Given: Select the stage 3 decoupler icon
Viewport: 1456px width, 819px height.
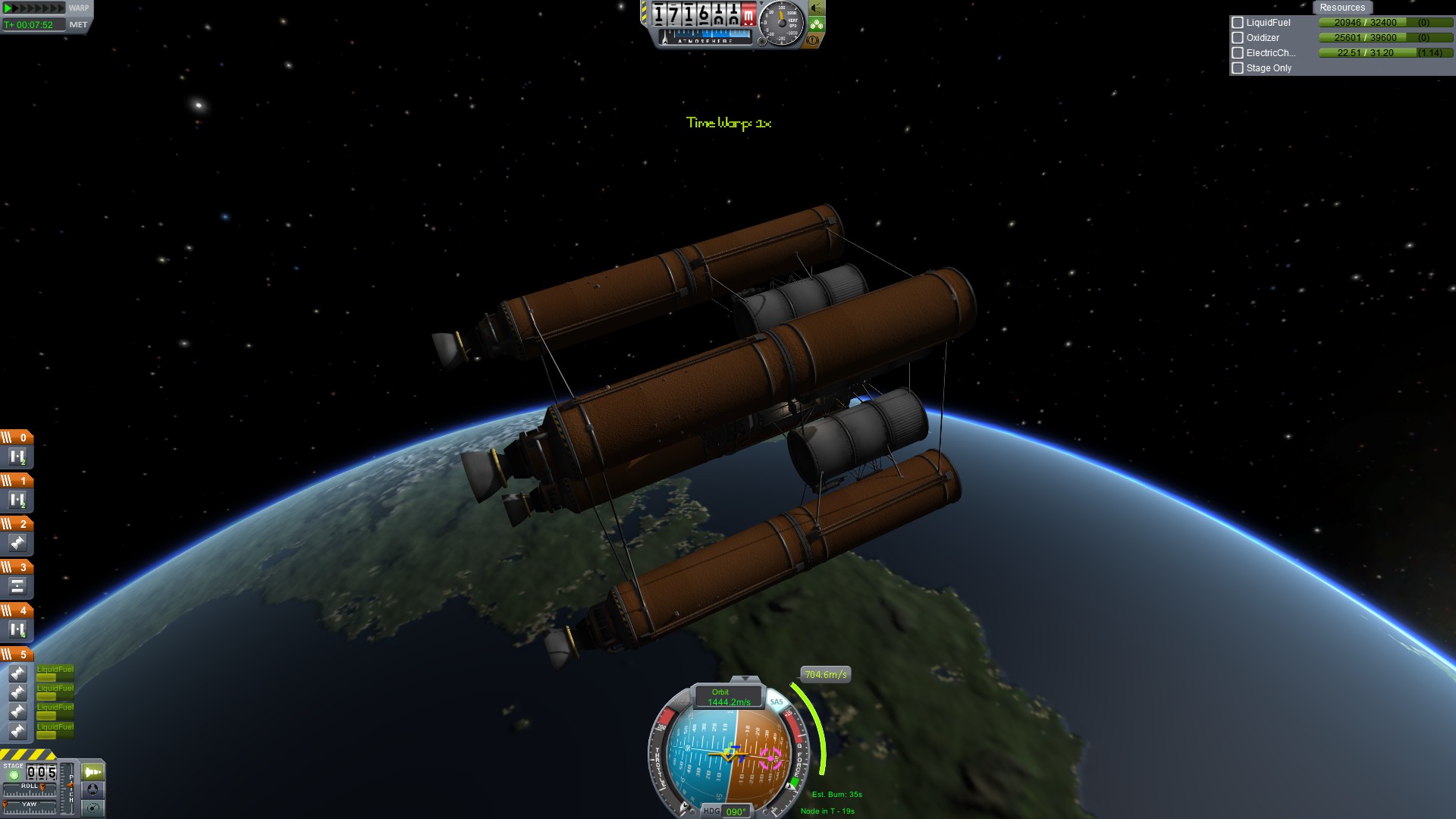Looking at the screenshot, I should click(x=17, y=586).
